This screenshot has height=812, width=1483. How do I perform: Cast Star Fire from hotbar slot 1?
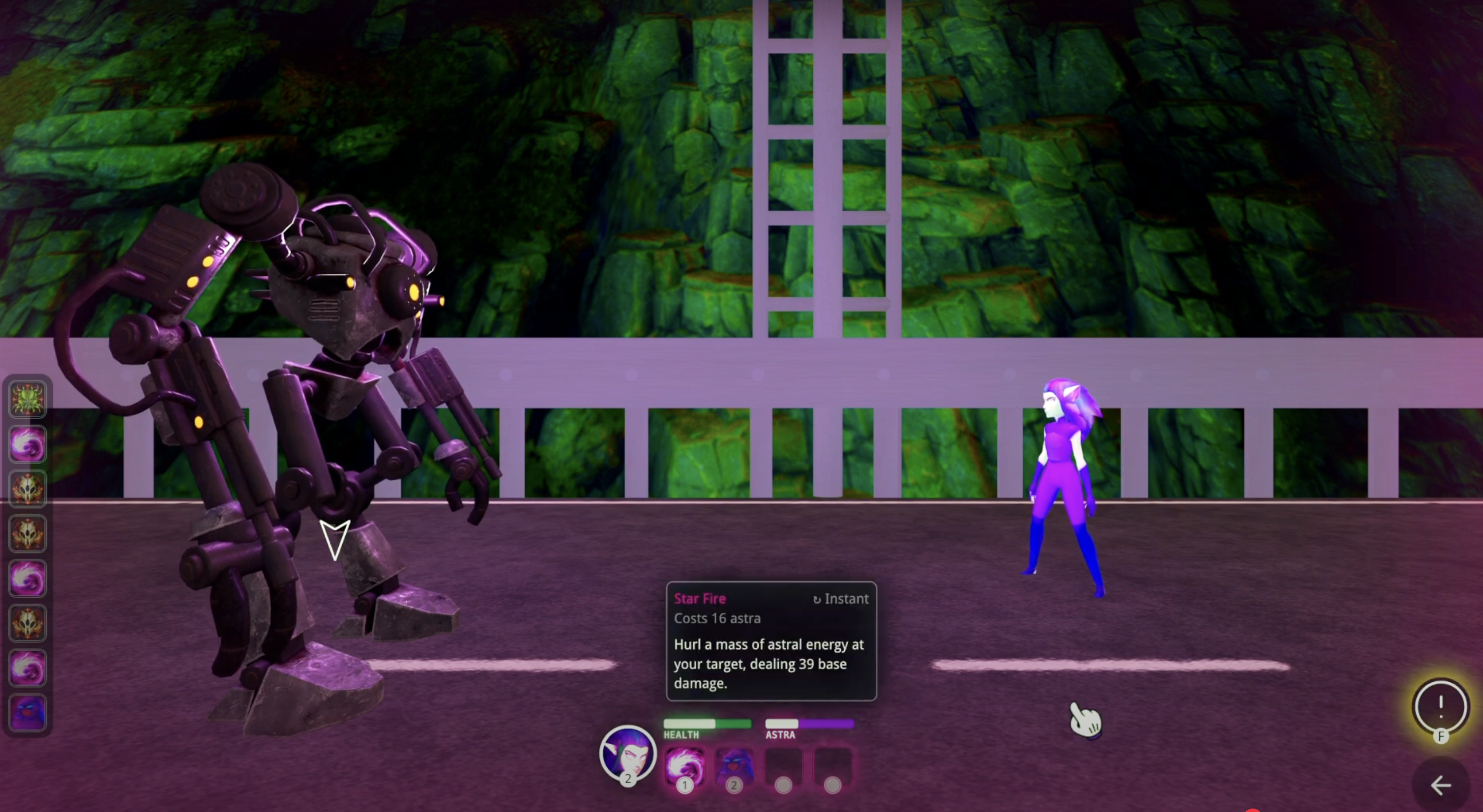tap(685, 767)
